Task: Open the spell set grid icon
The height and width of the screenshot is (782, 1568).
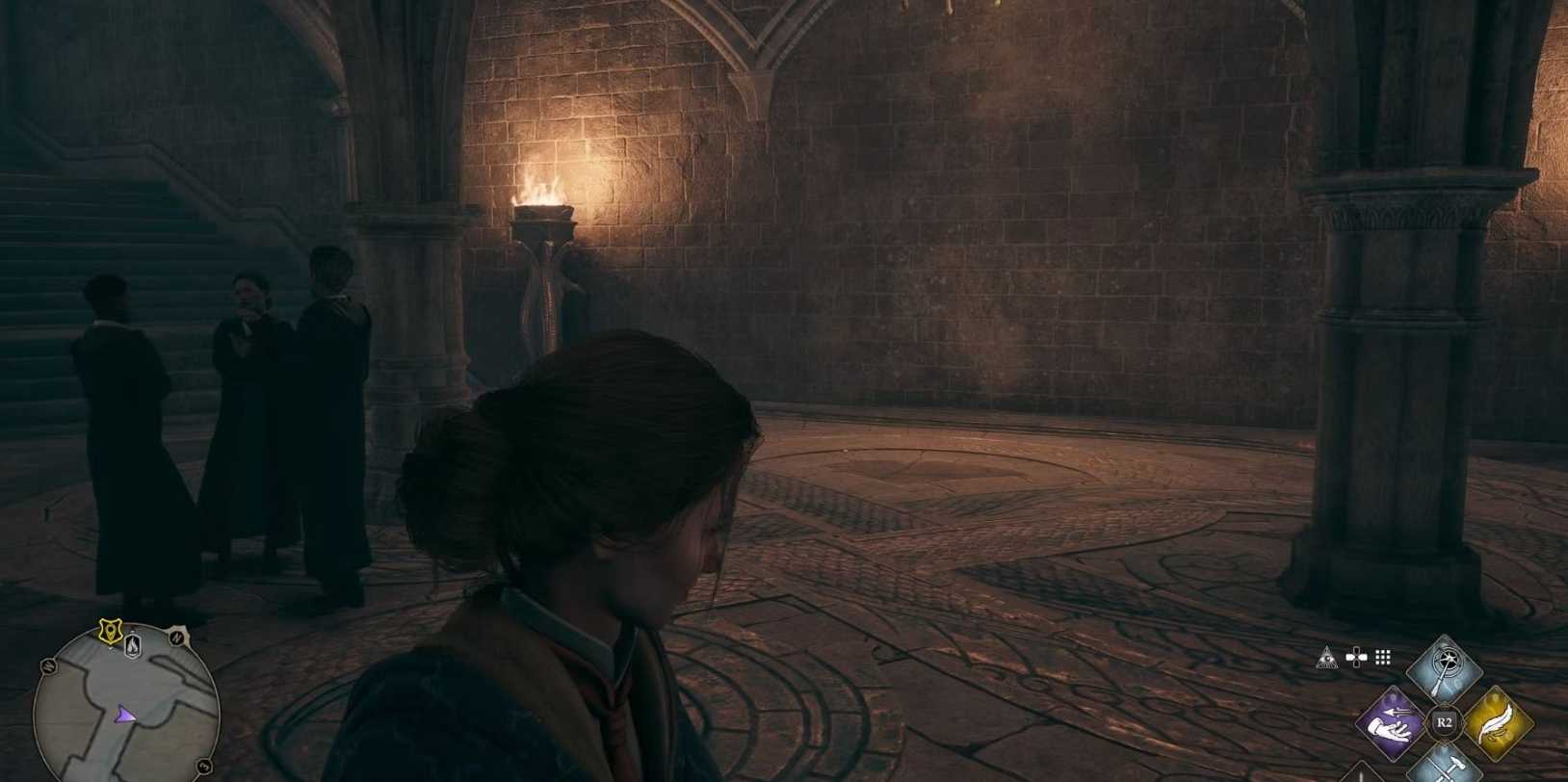Action: click(x=1383, y=658)
